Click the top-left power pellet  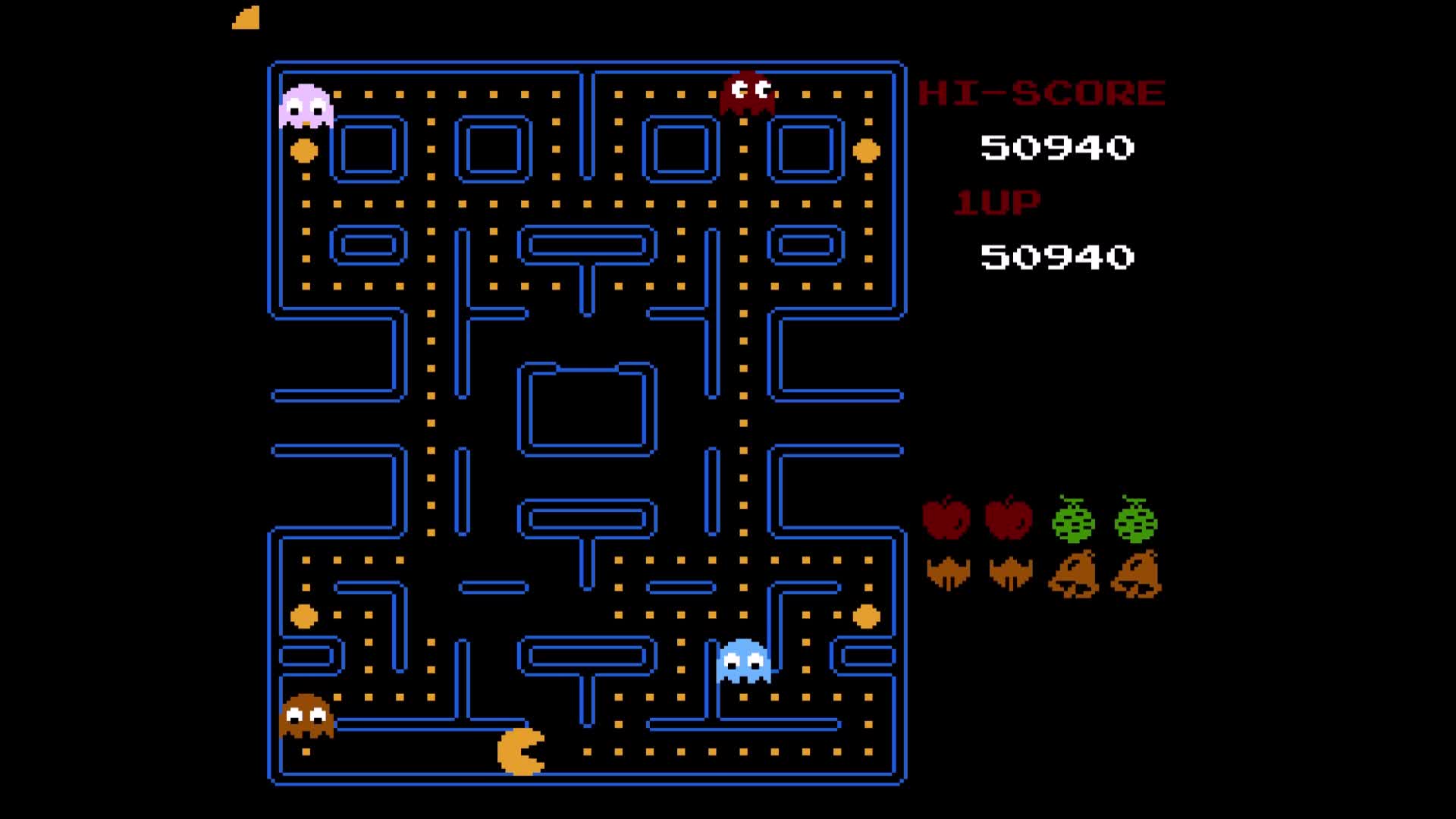pyautogui.click(x=305, y=150)
